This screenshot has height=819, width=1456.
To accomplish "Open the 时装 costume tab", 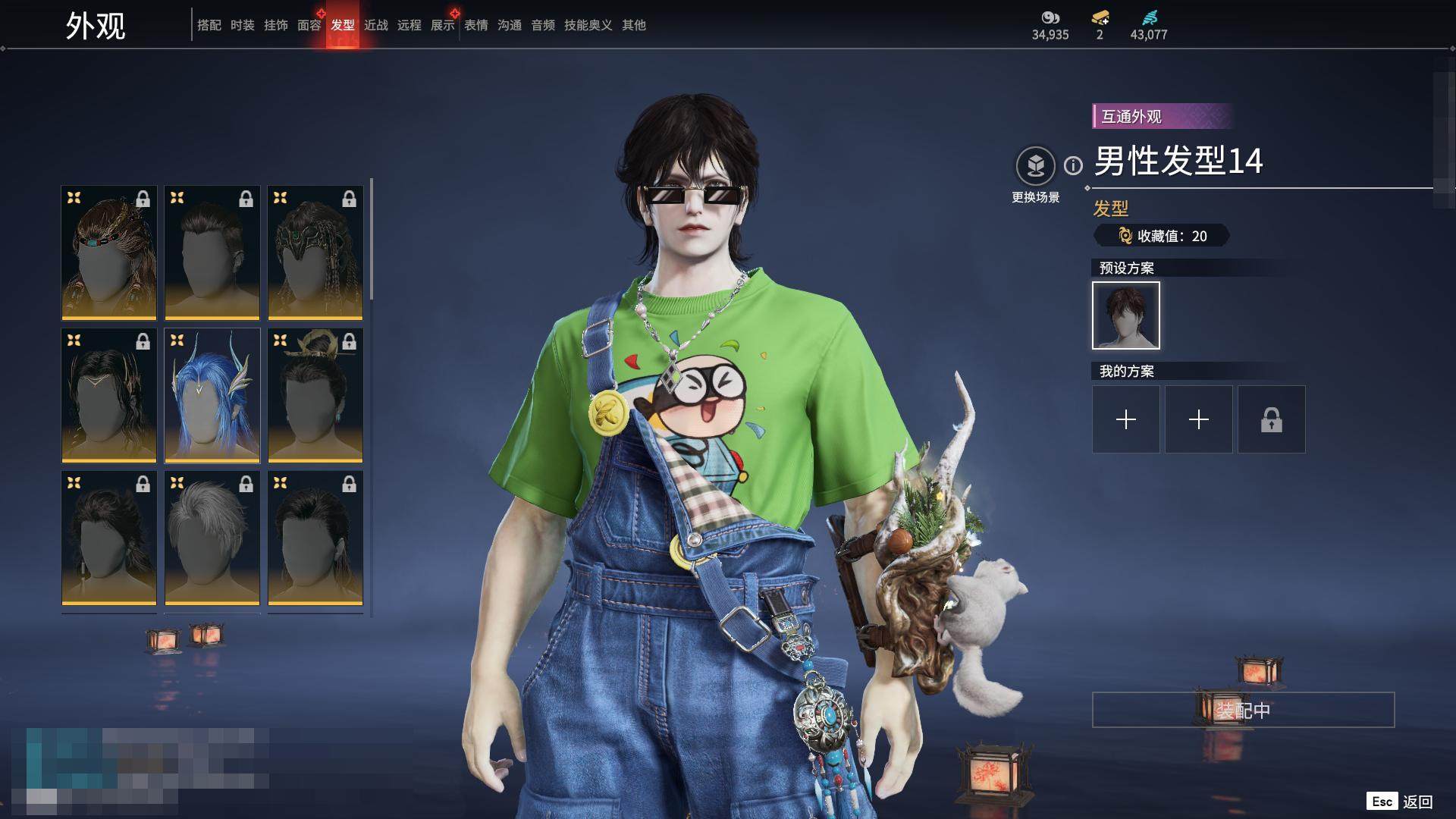I will 243,25.
